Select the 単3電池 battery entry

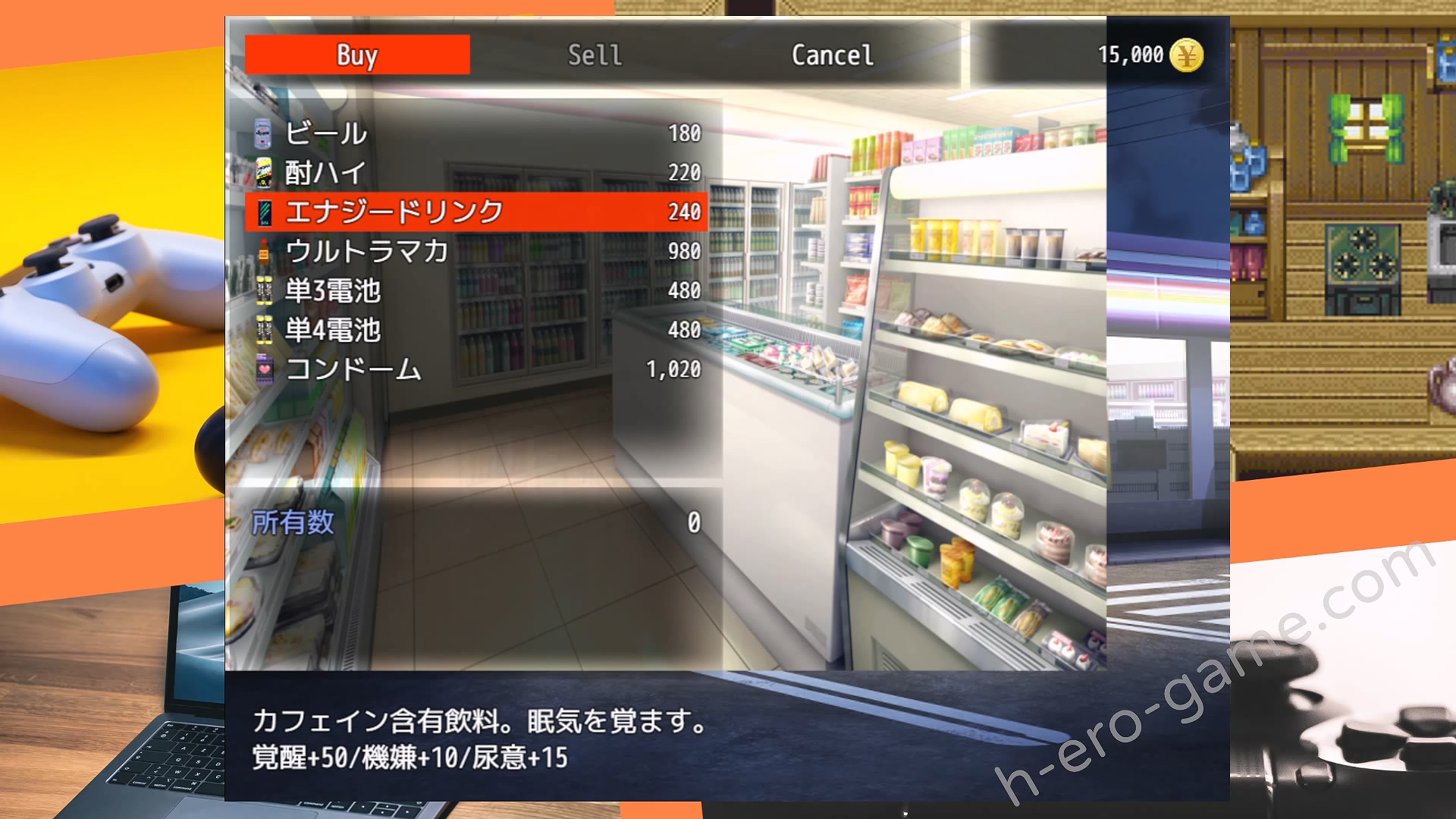[x=476, y=290]
